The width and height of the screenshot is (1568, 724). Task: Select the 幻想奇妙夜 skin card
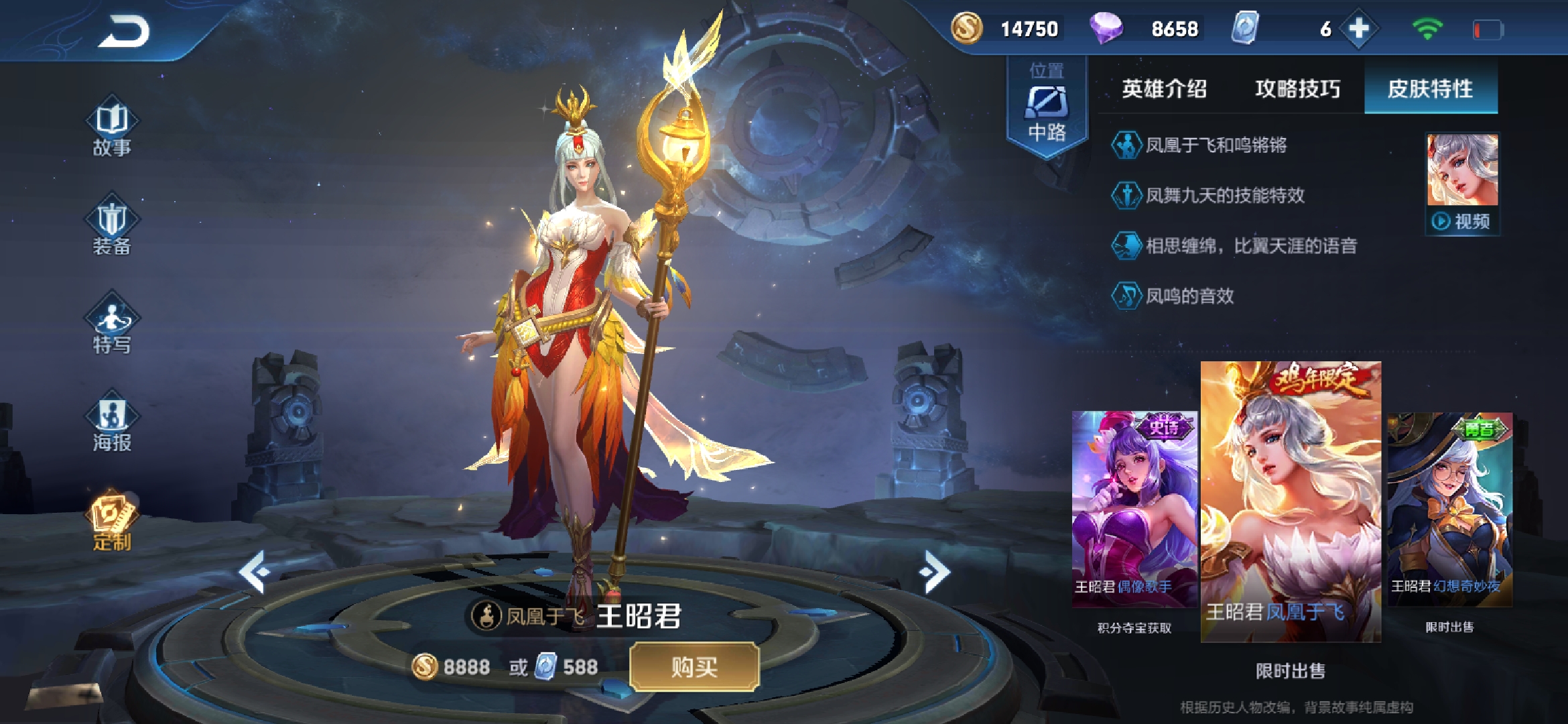point(1449,509)
